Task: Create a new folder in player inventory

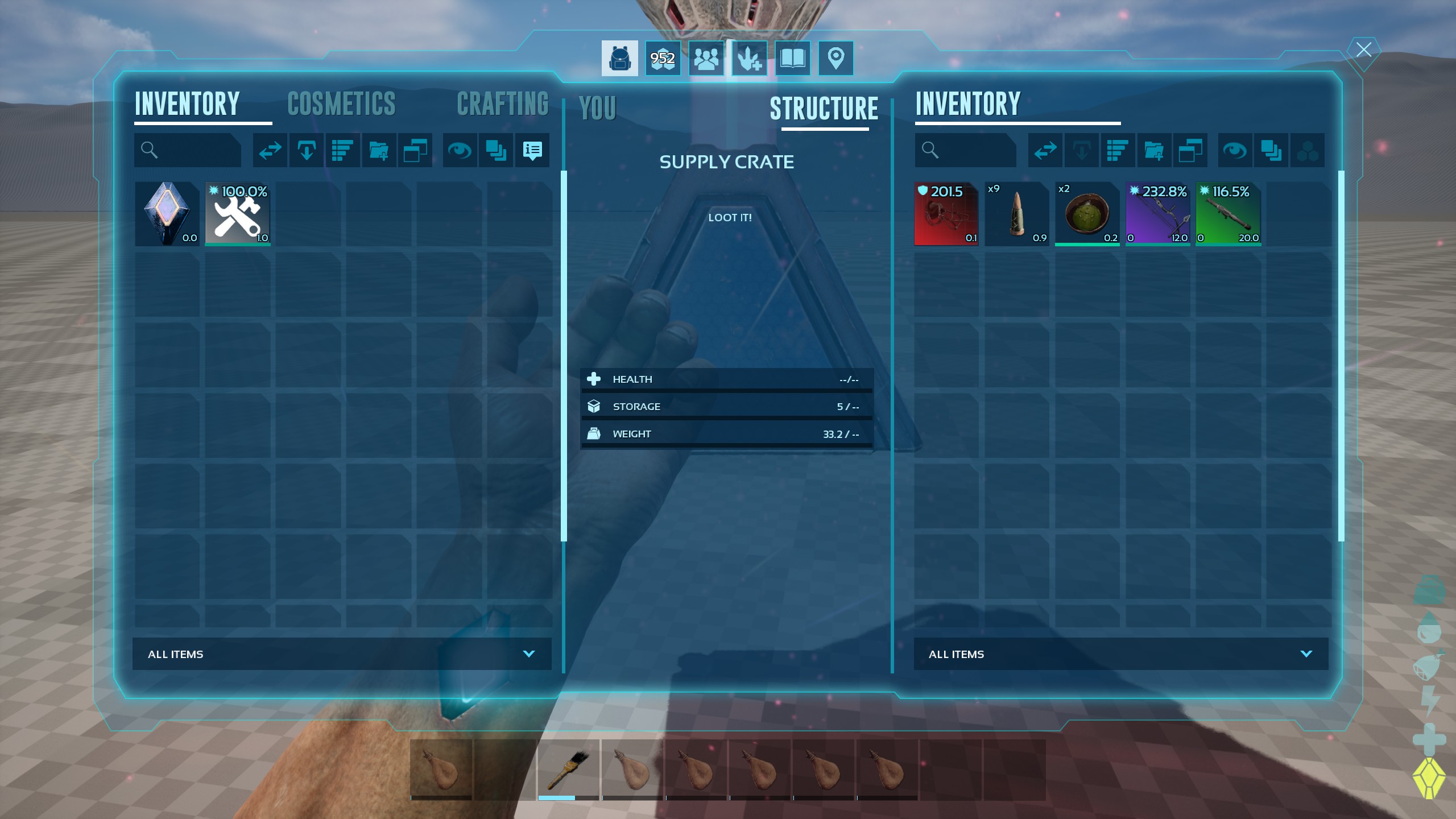Action: pyautogui.click(x=379, y=150)
